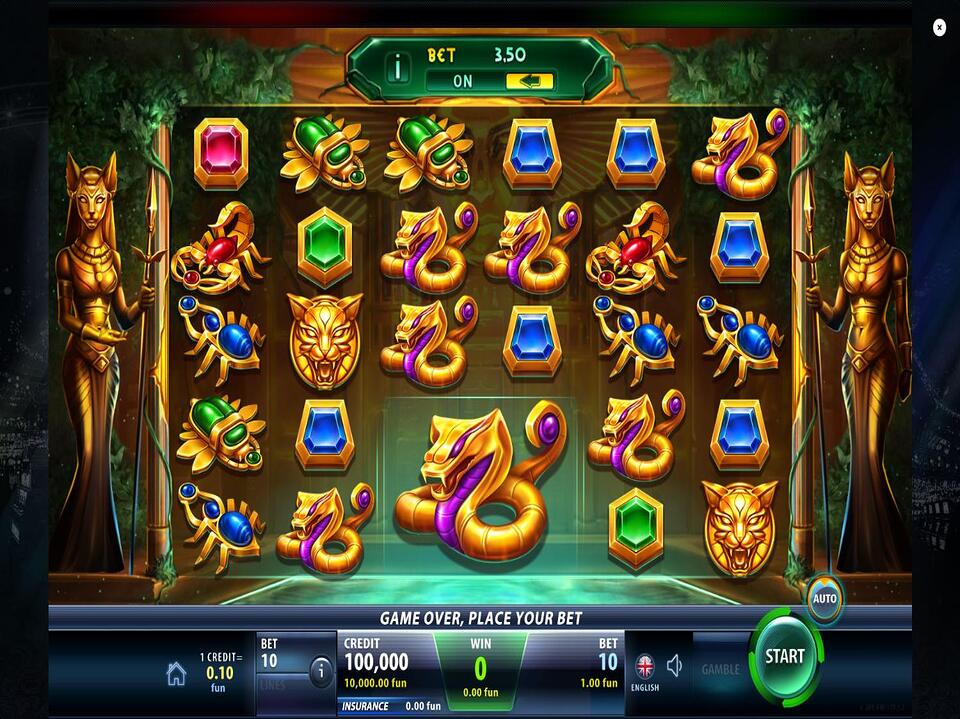Change language using the English flag

(x=645, y=667)
